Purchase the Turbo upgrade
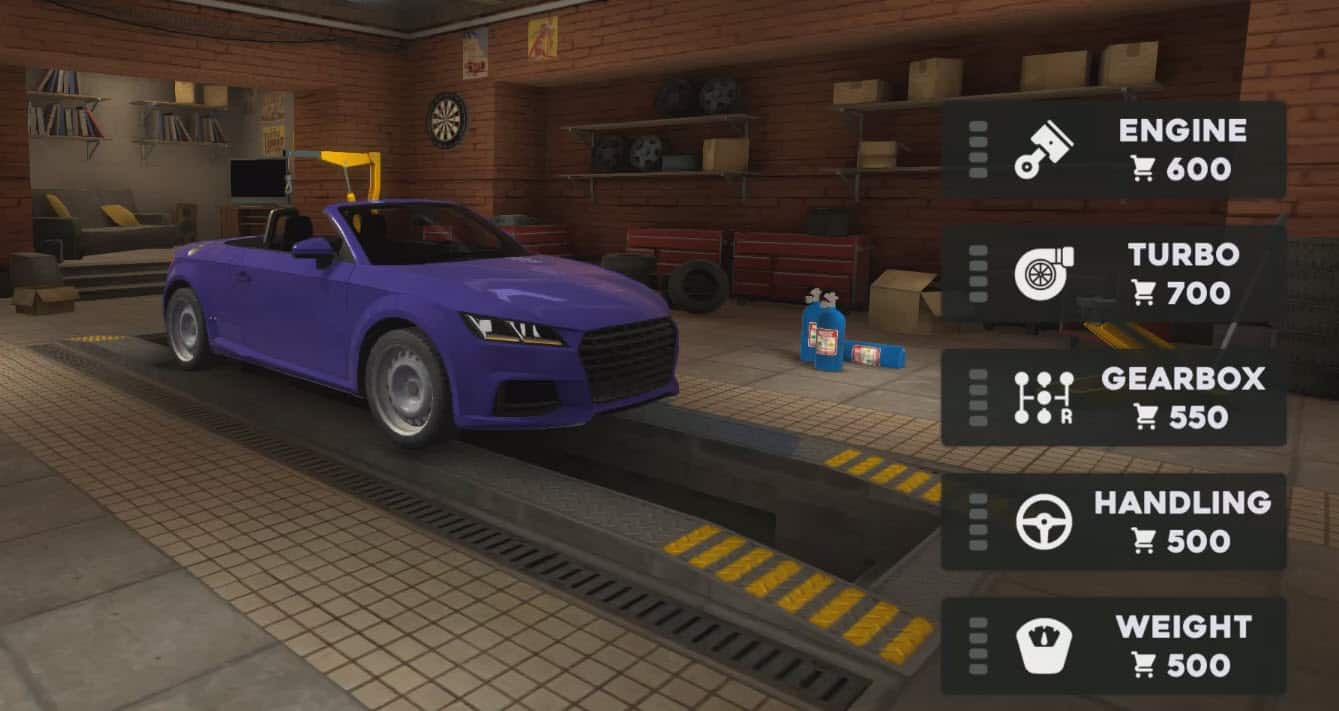 1113,274
